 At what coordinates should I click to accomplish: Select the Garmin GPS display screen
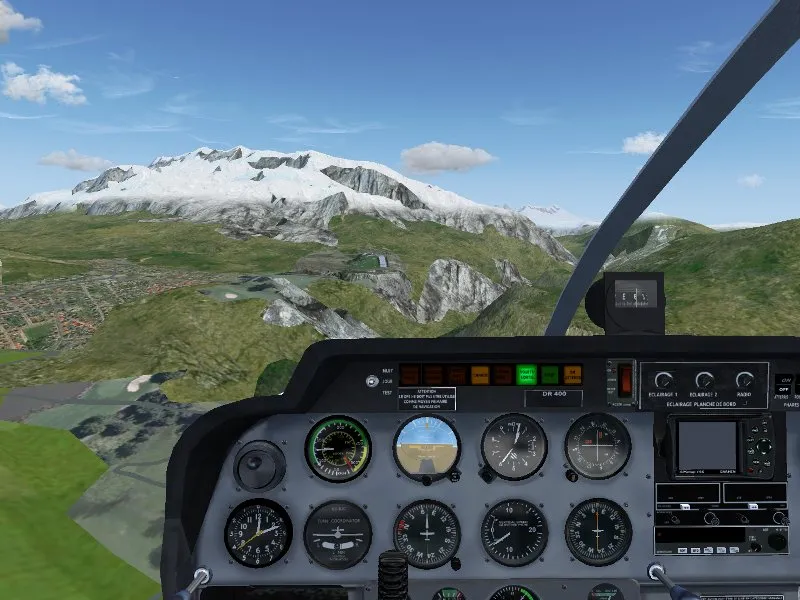pos(707,445)
